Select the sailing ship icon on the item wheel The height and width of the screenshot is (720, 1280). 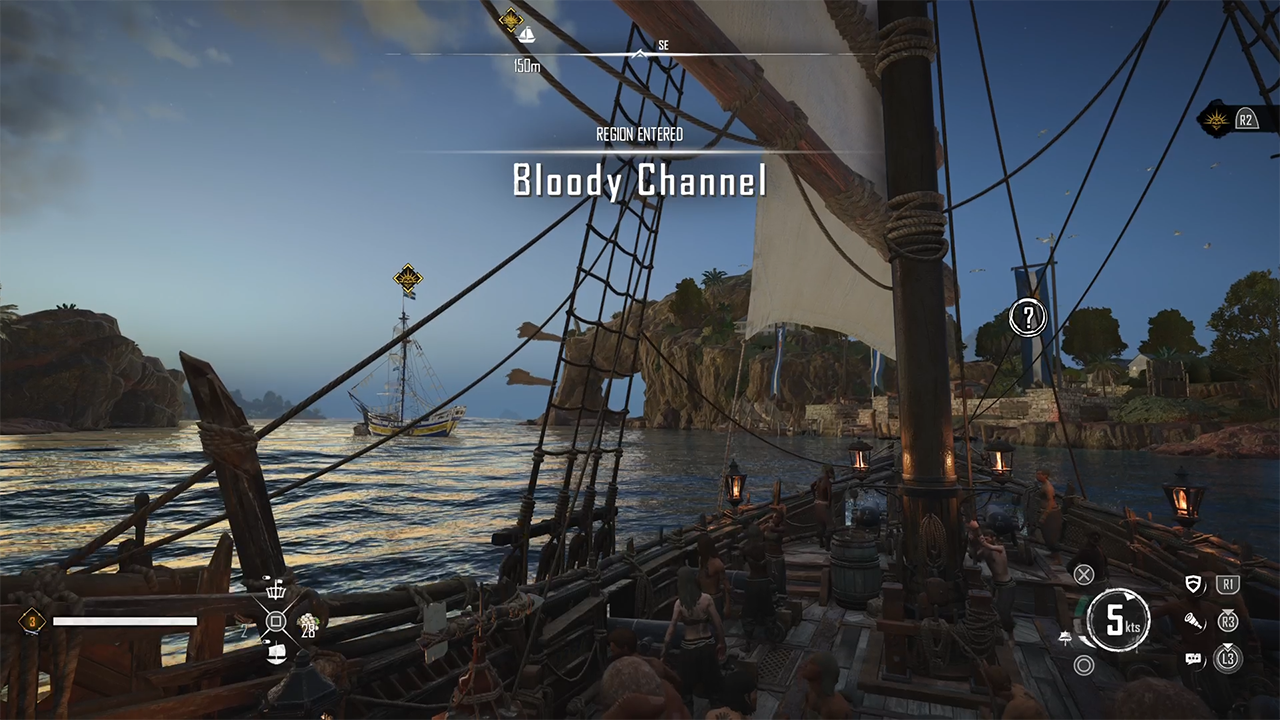pyautogui.click(x=277, y=653)
